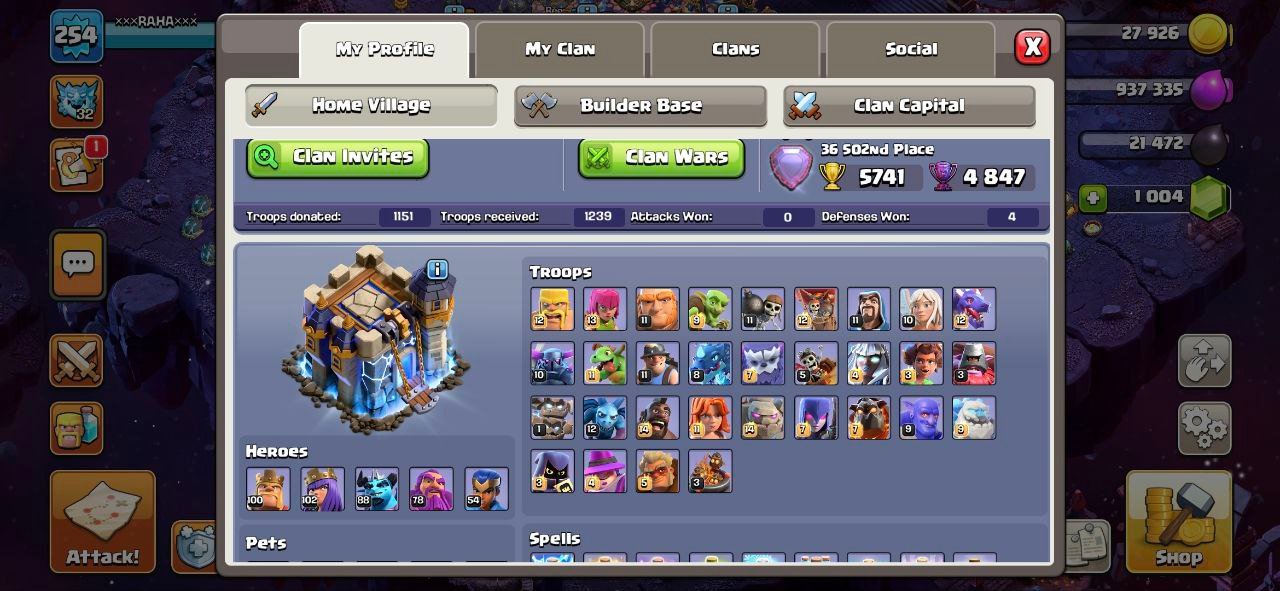
Task: Select the Builder Base profile view
Action: pos(640,106)
